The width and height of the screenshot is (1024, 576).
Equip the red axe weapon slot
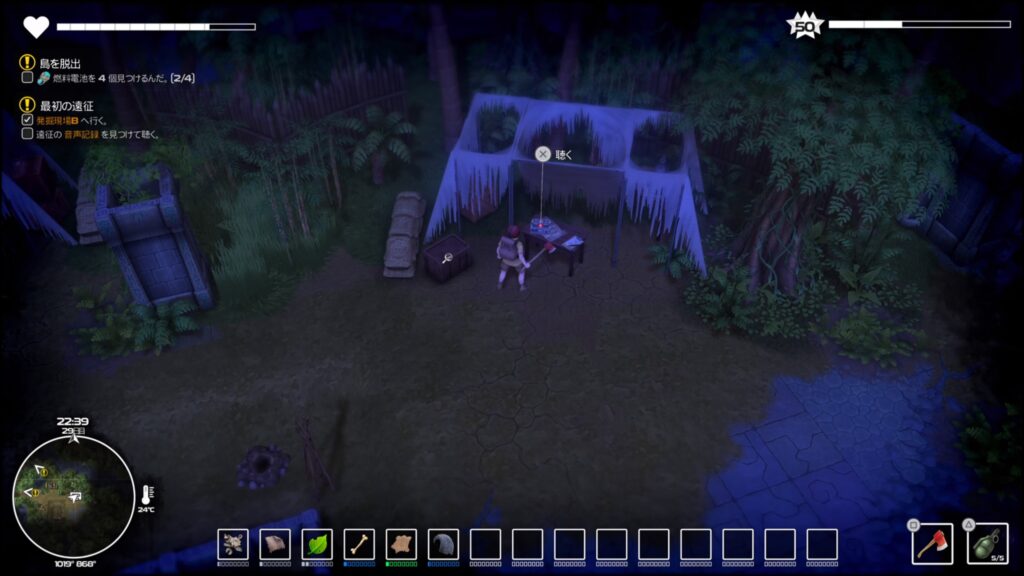point(930,544)
